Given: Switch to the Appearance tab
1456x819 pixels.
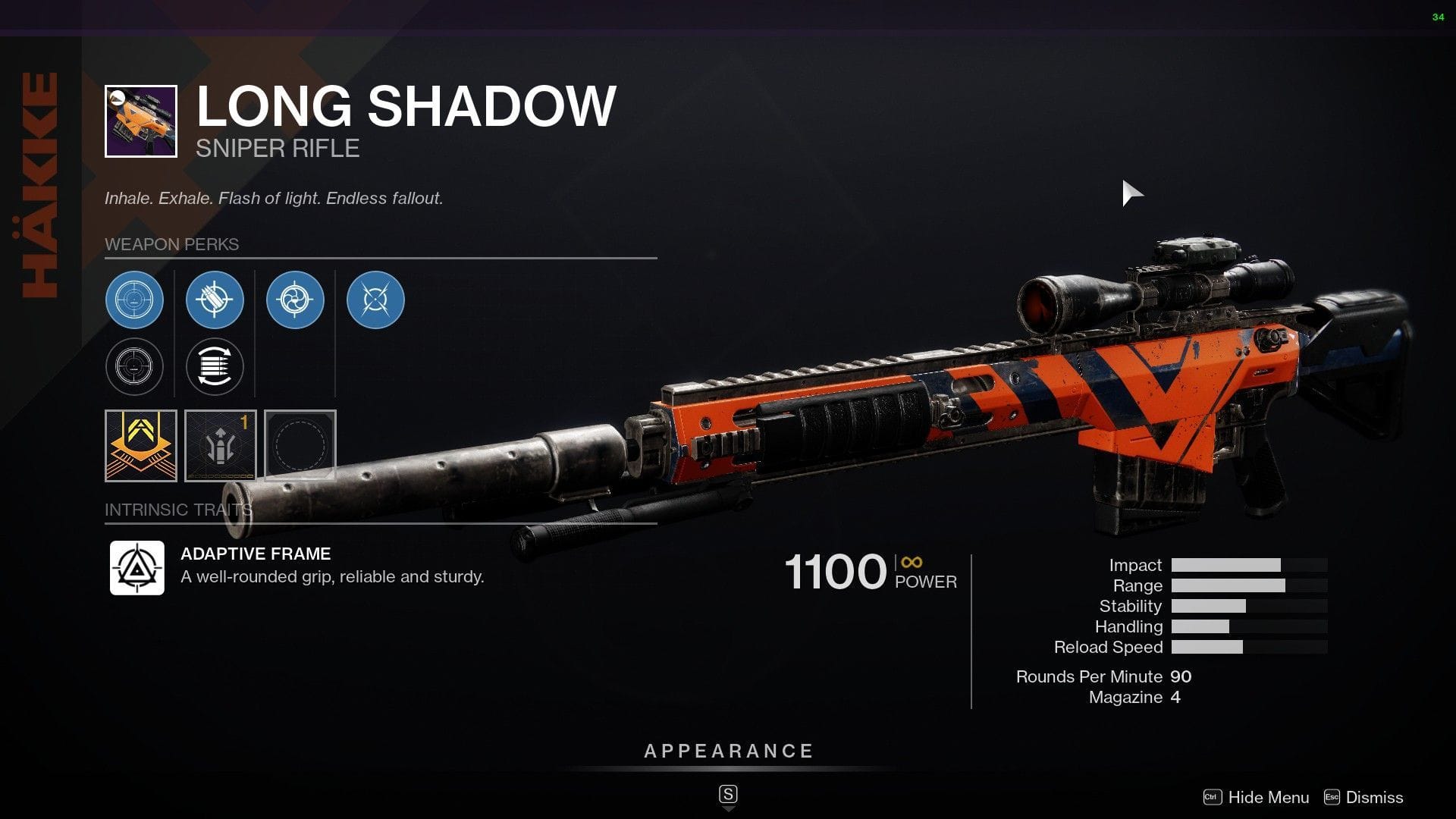Looking at the screenshot, I should tap(728, 752).
